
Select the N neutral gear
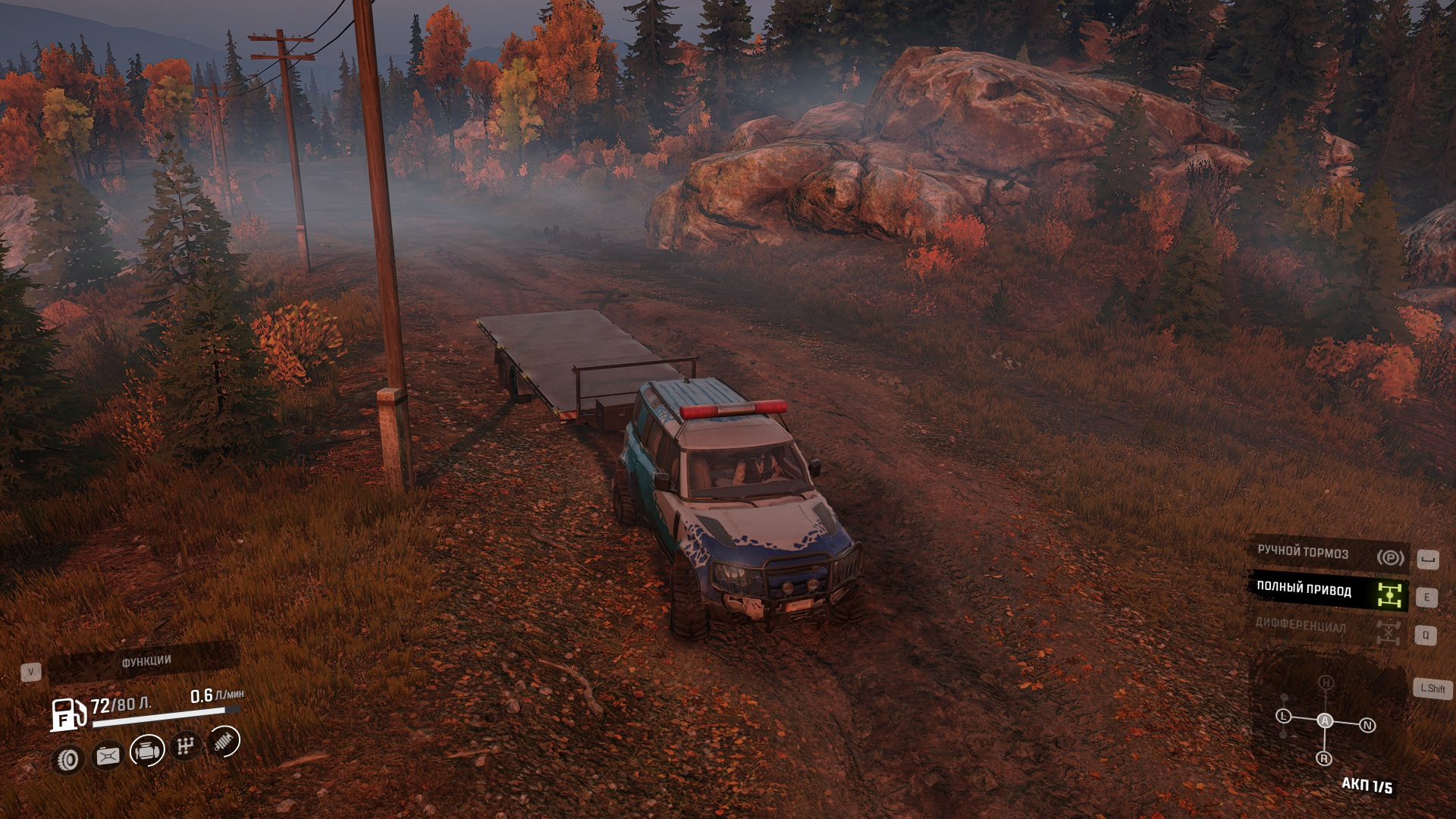[x=1367, y=725]
